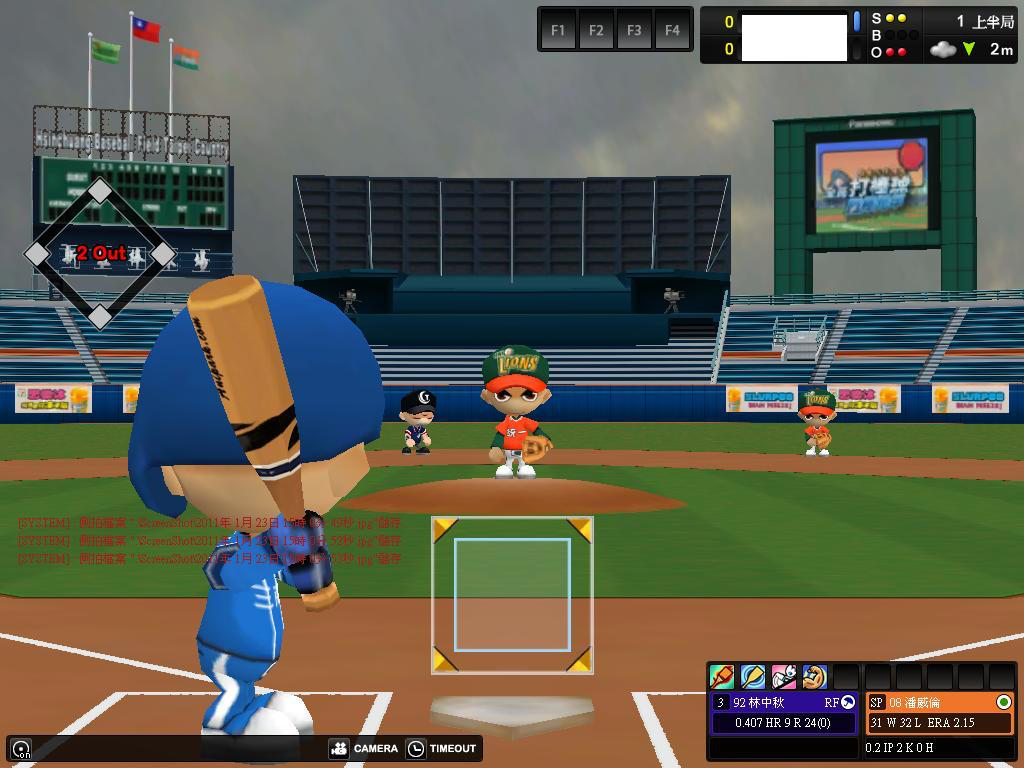The width and height of the screenshot is (1024, 768).
Task: Select the F2 shortcut button
Action: pyautogui.click(x=596, y=30)
